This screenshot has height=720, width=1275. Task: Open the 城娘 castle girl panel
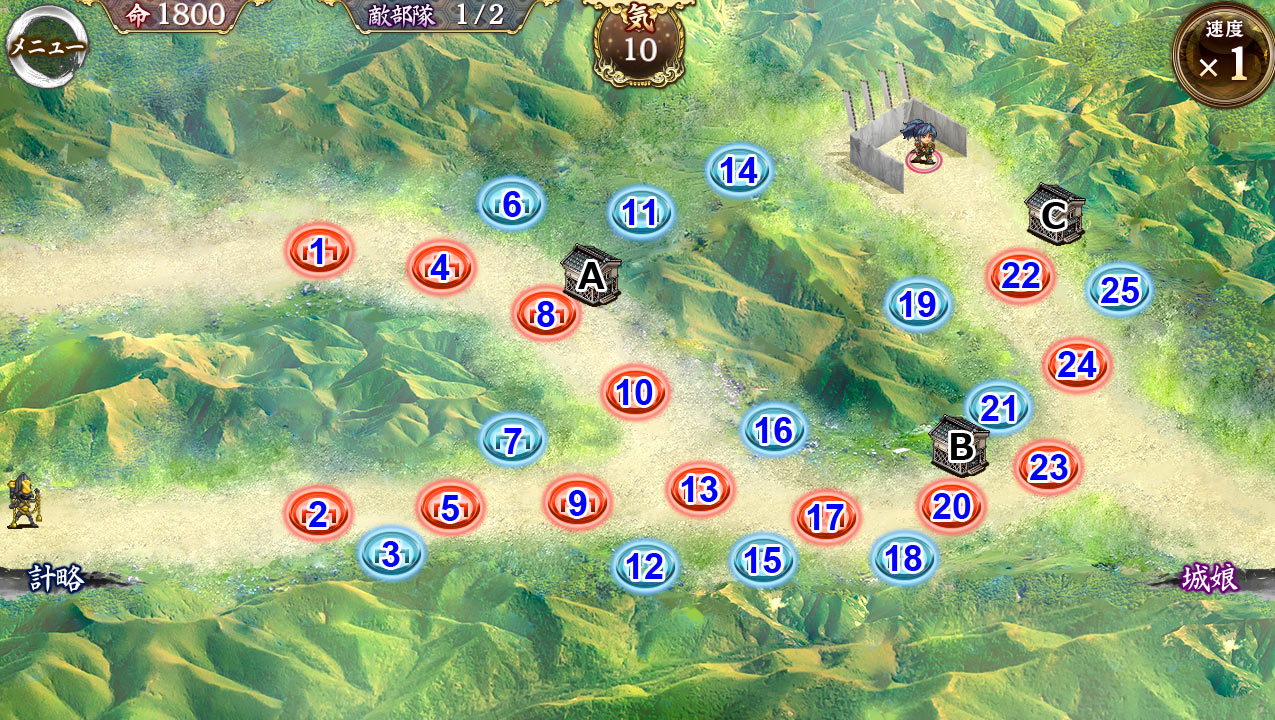[1210, 578]
